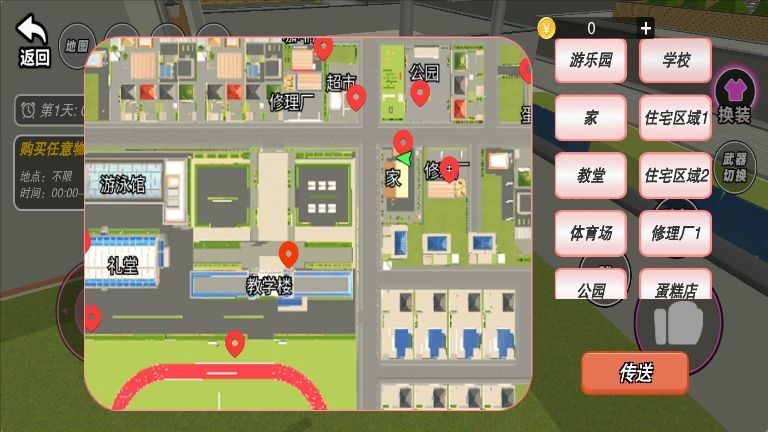This screenshot has height=432, width=768.
Task: Tap the fist punch attack button
Action: (678, 327)
